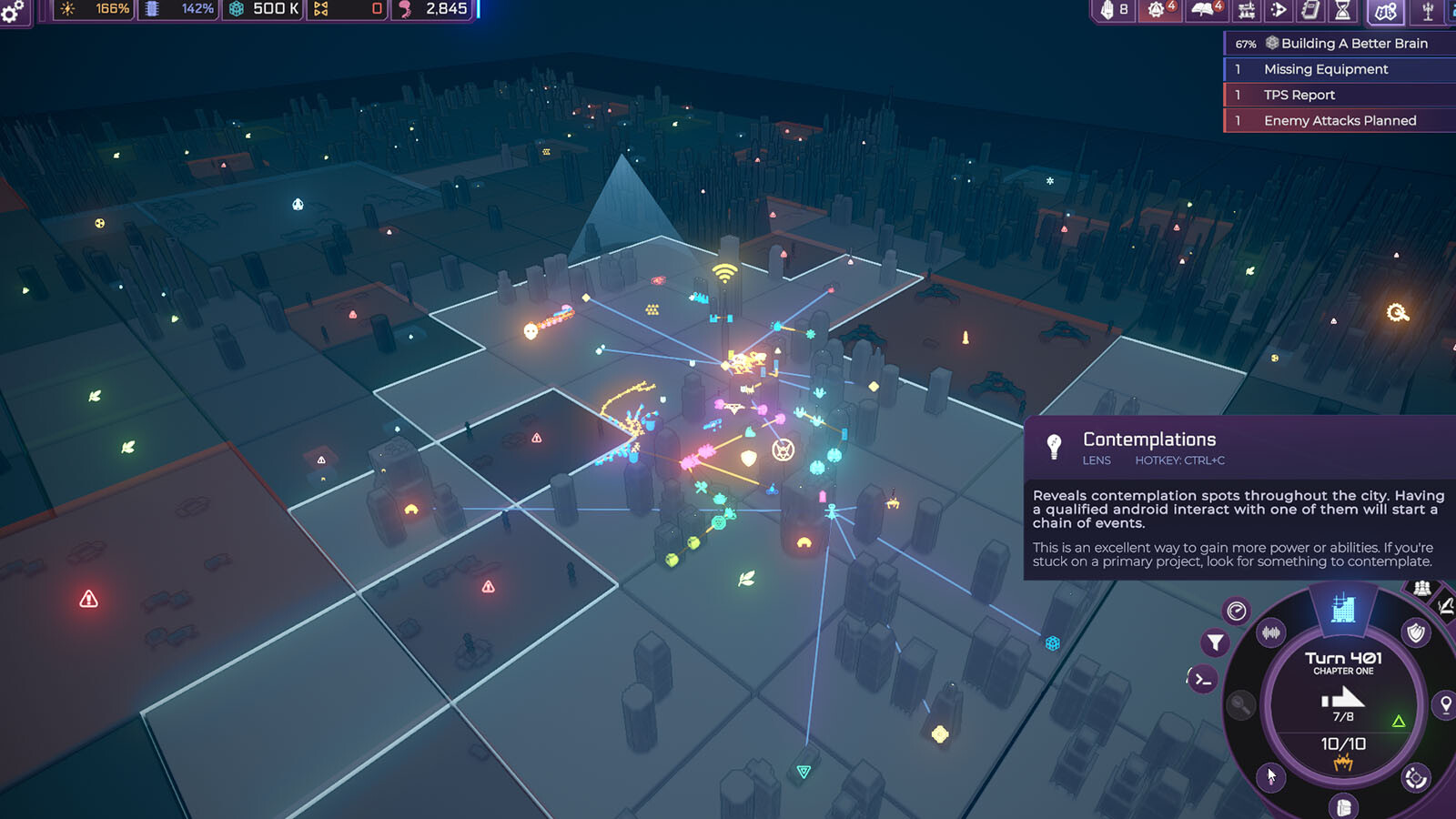The width and height of the screenshot is (1456, 819).
Task: View Enemy Attacks Planned alert
Action: coord(1339,120)
